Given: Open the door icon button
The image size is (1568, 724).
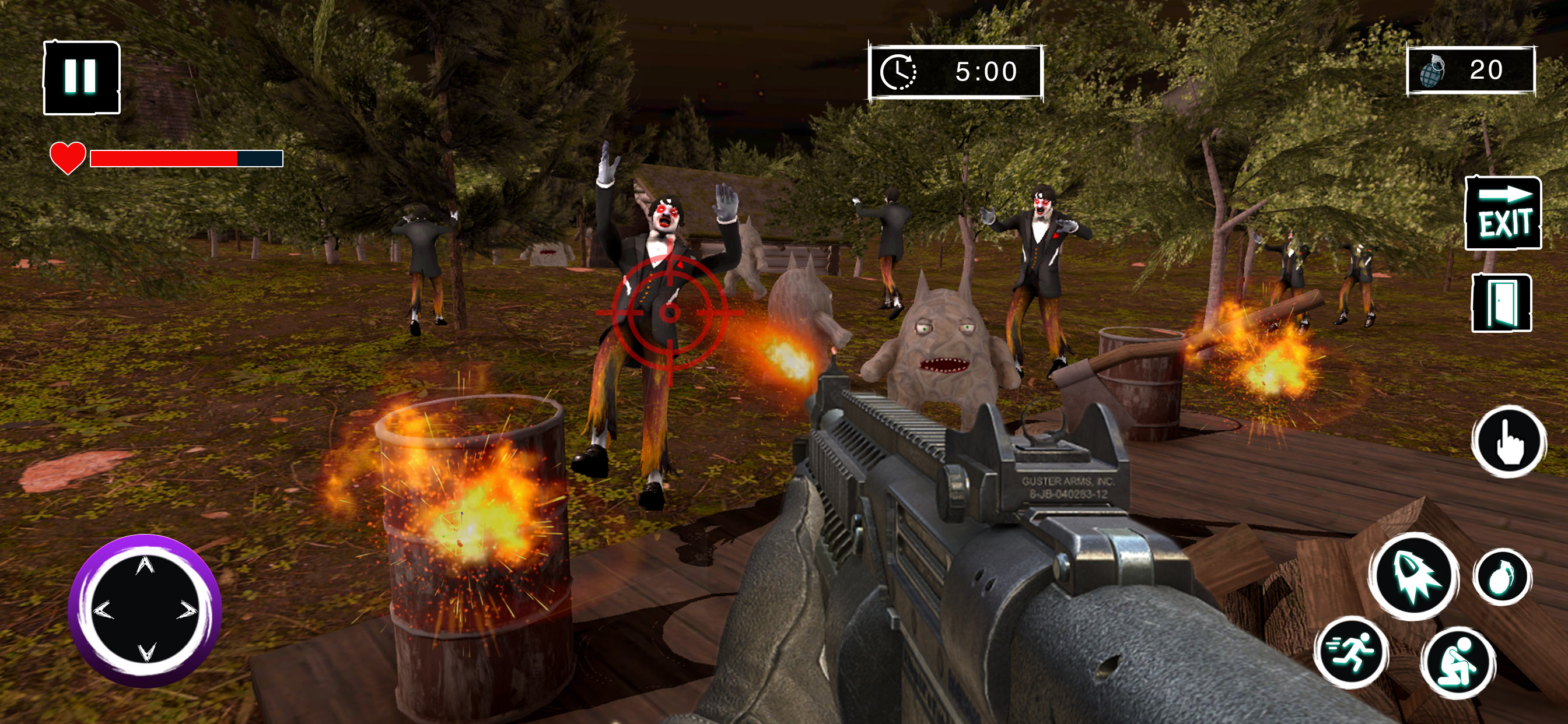Looking at the screenshot, I should pyautogui.click(x=1501, y=303).
